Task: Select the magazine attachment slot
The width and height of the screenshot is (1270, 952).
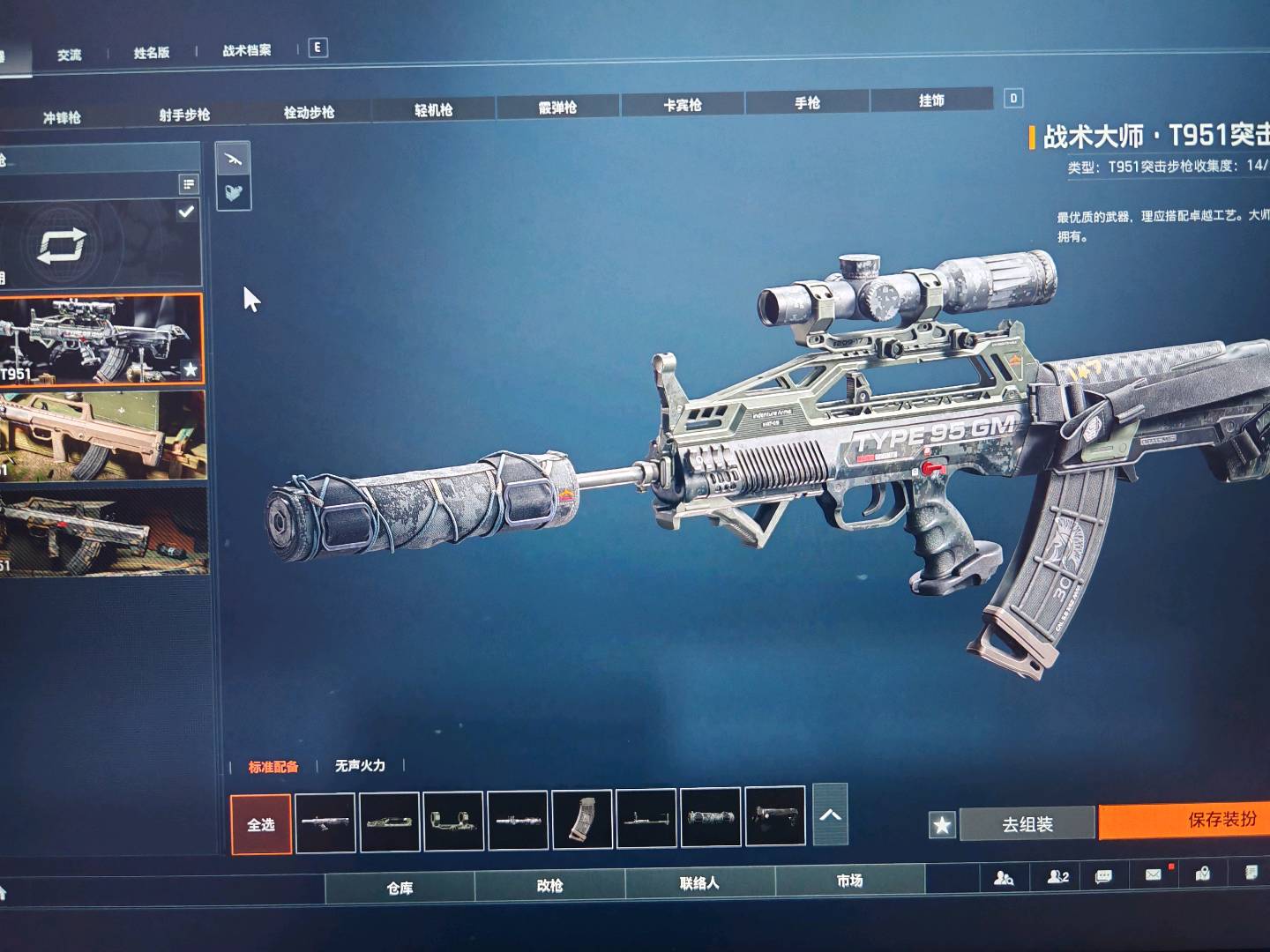Action: 582,821
